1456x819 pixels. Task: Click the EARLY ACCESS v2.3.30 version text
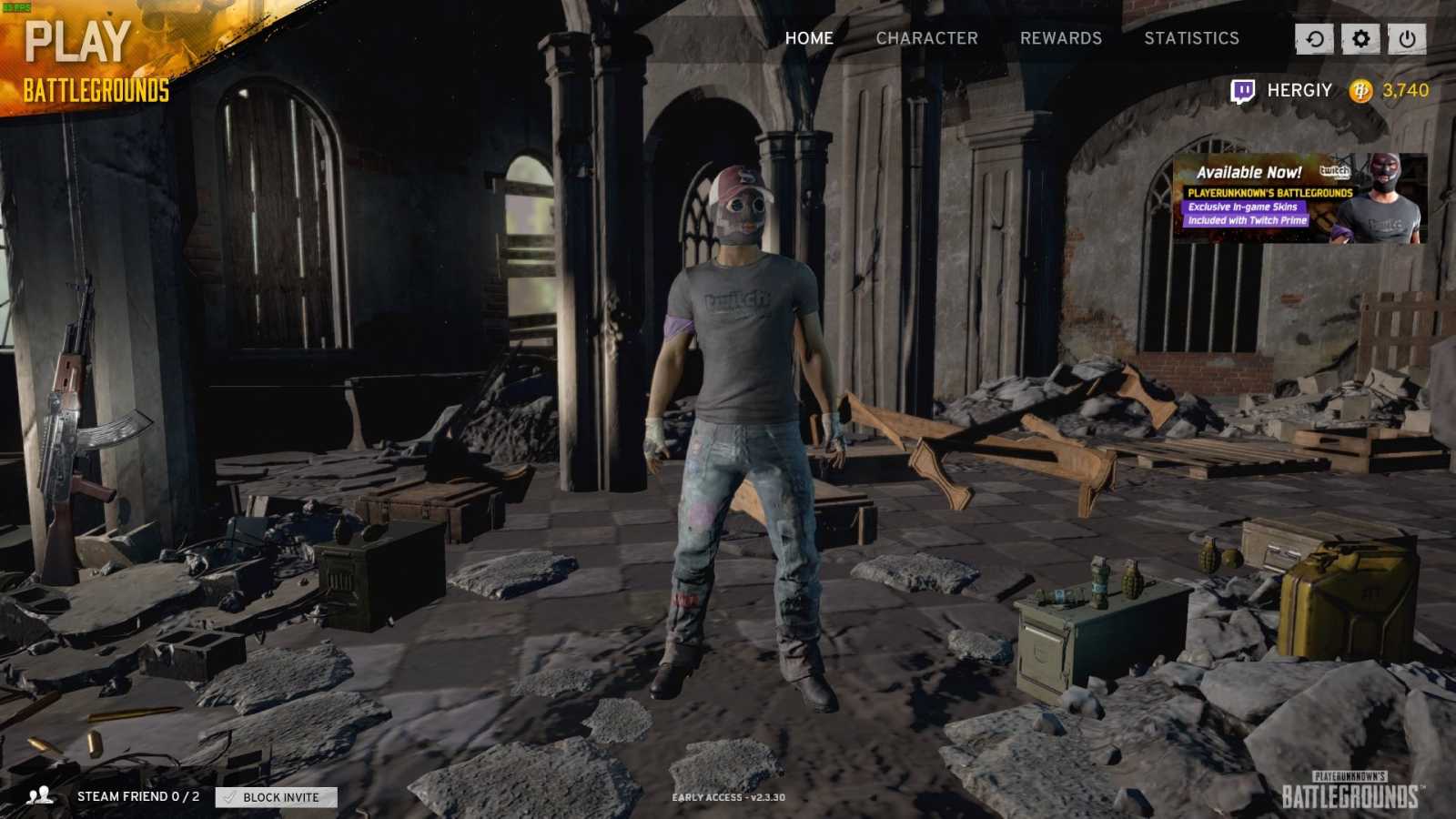(x=728, y=795)
